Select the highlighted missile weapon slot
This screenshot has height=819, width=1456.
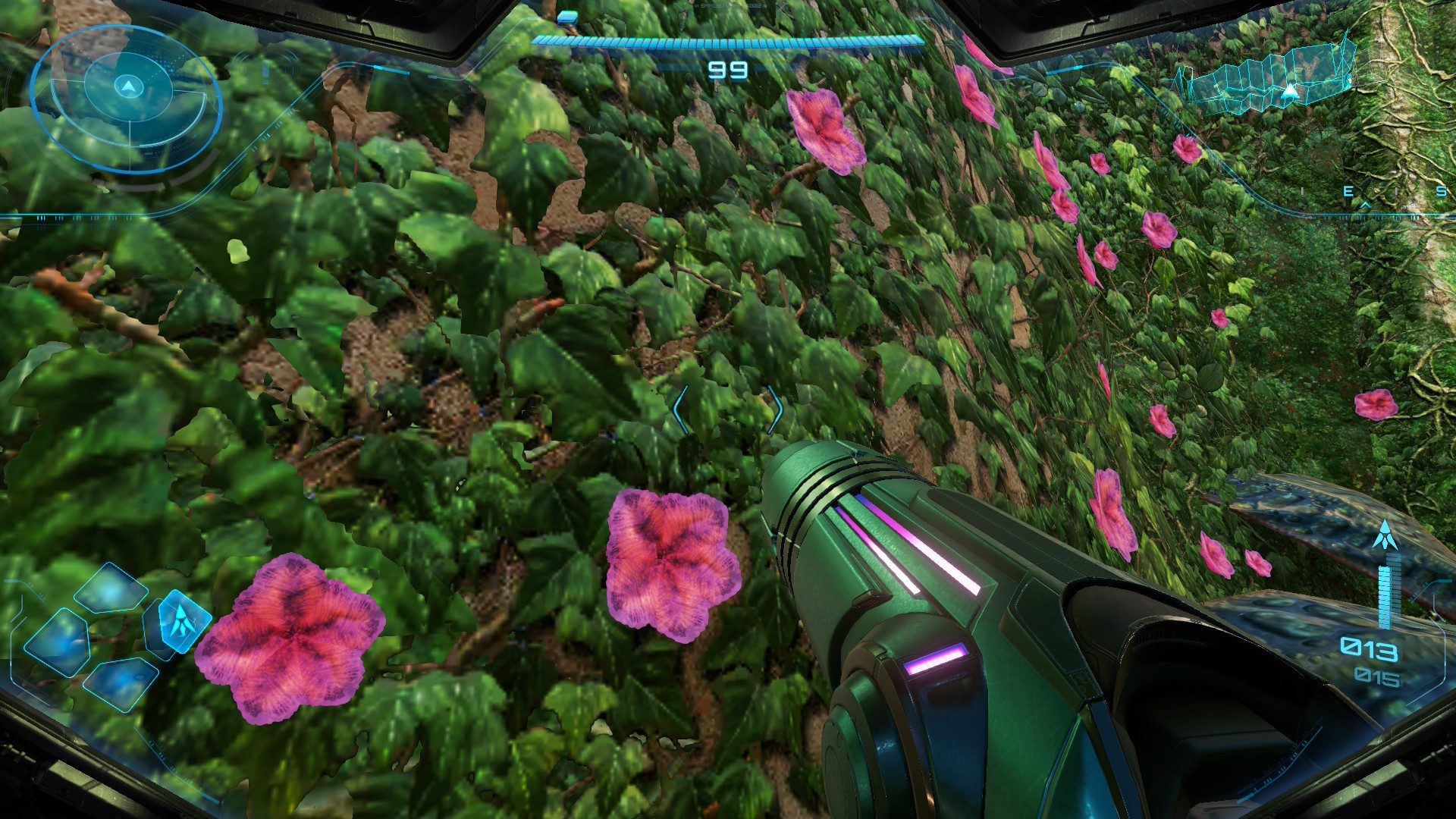[x=179, y=621]
